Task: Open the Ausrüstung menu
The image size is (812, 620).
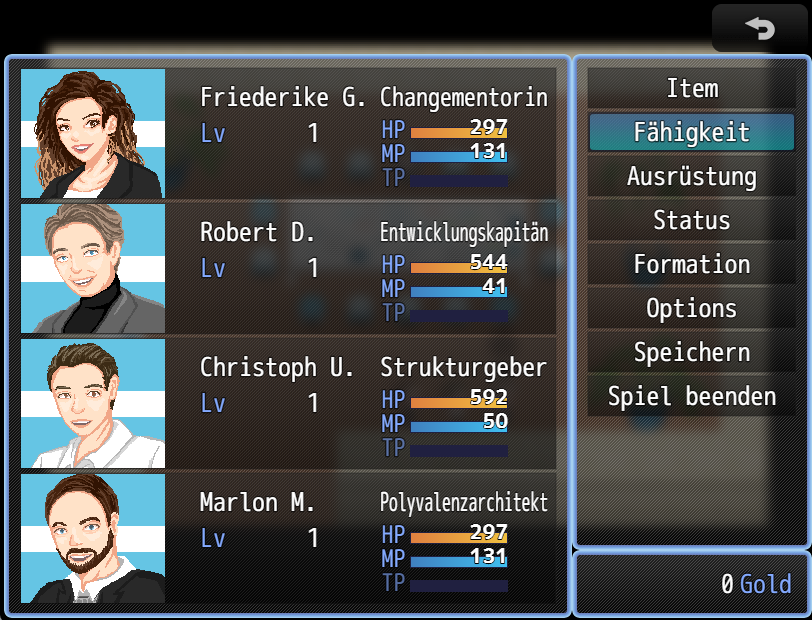Action: click(x=691, y=177)
